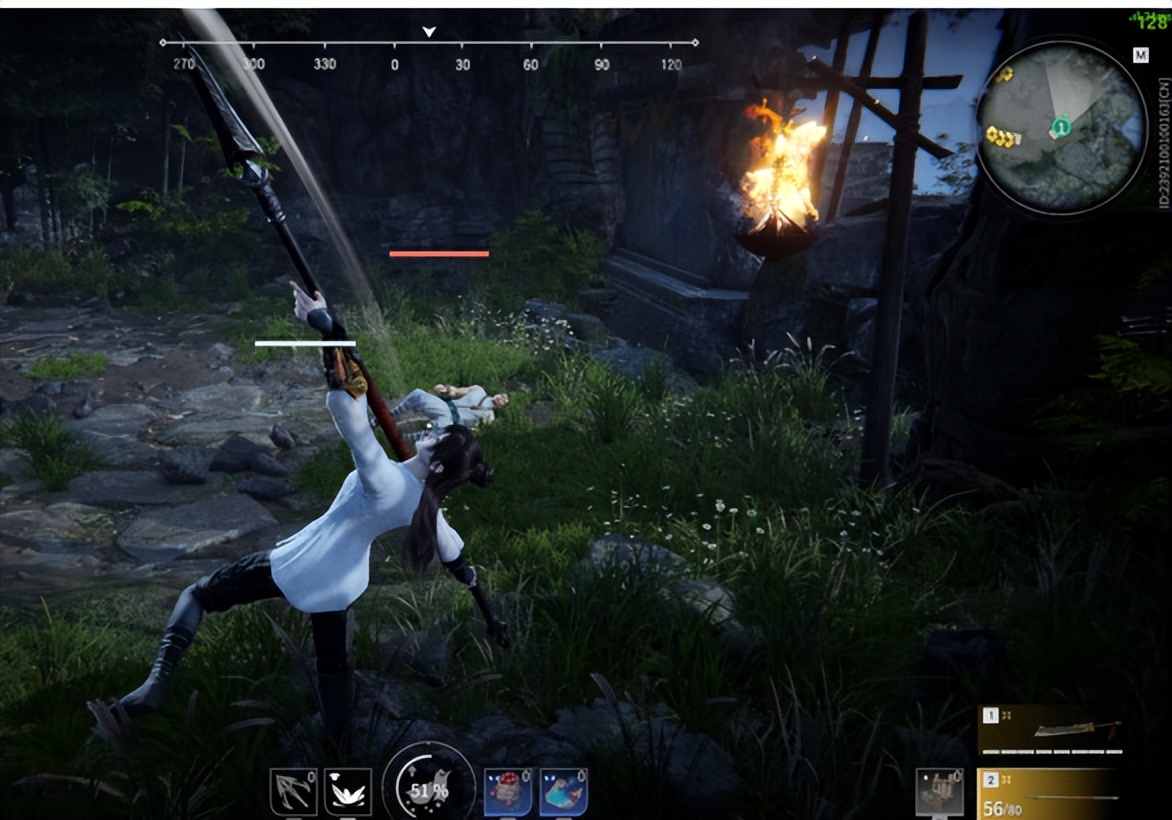Click the green player marker on minimap

[x=1060, y=126]
